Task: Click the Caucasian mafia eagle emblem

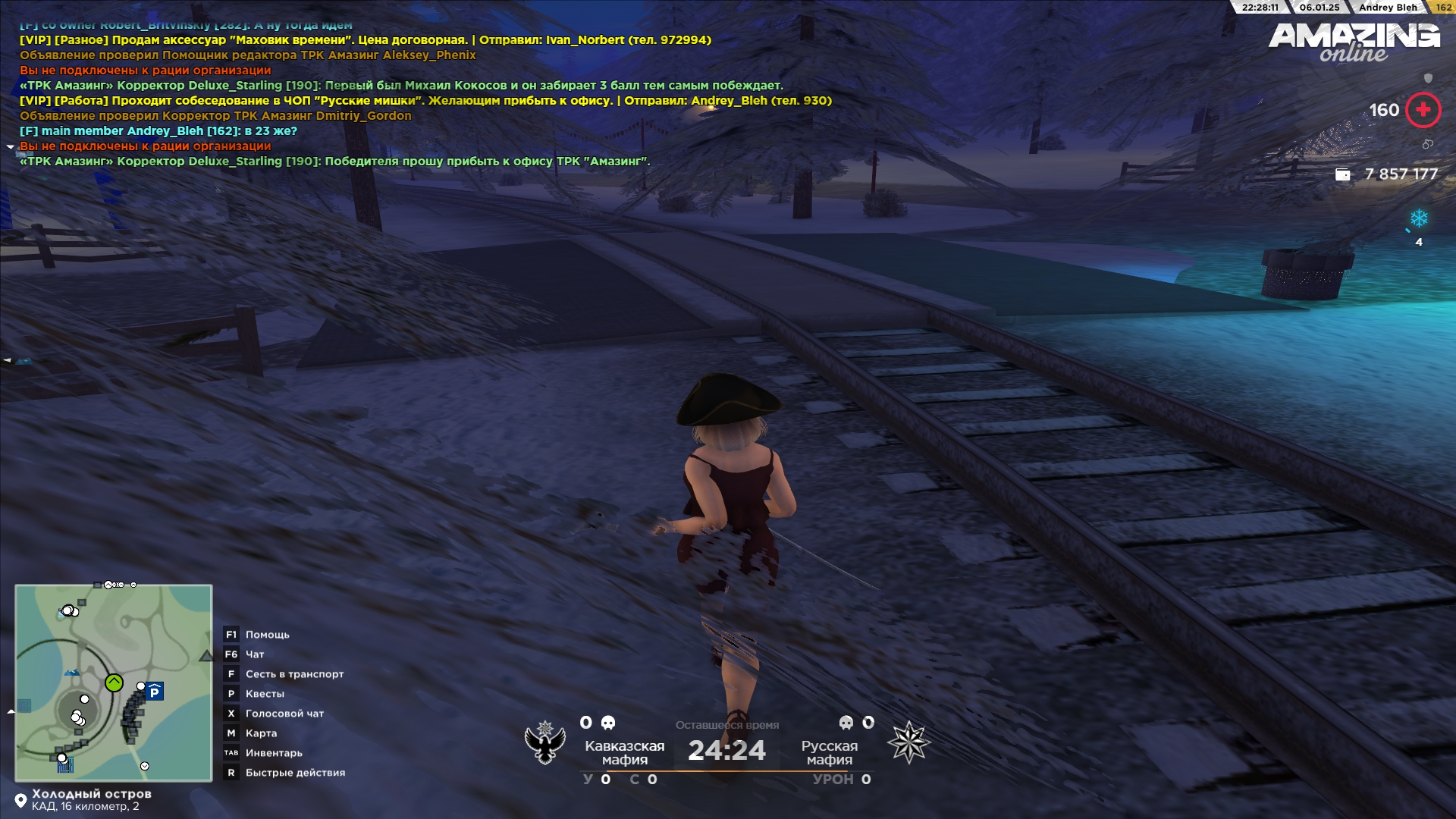Action: [x=545, y=742]
